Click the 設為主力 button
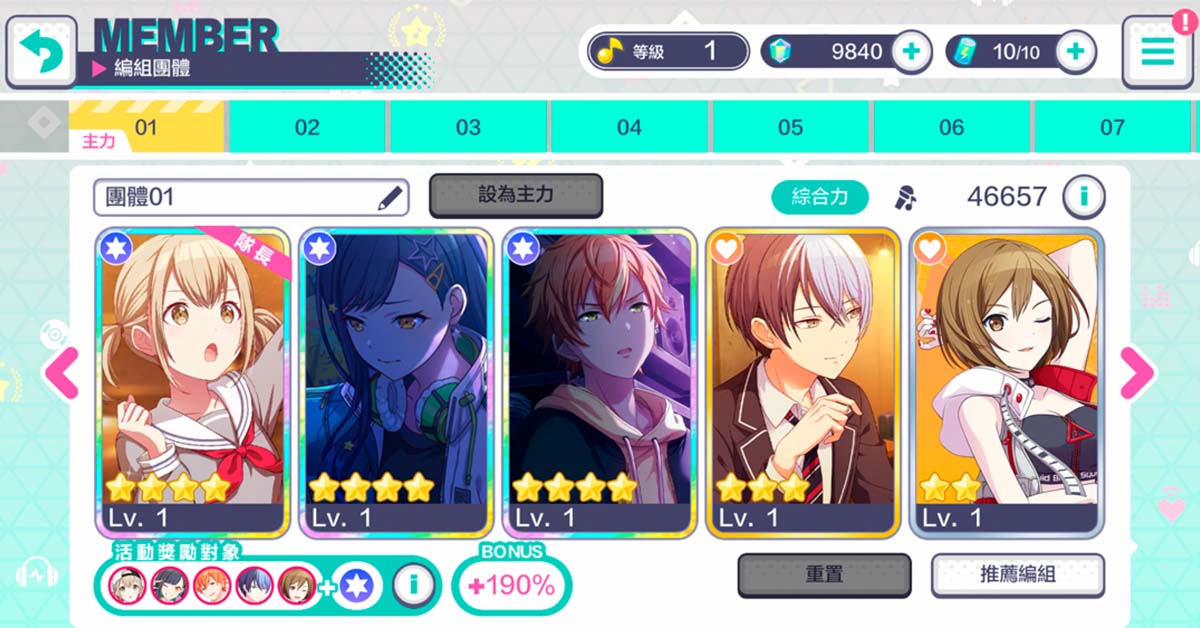Viewport: 1200px width, 628px height. pos(515,195)
